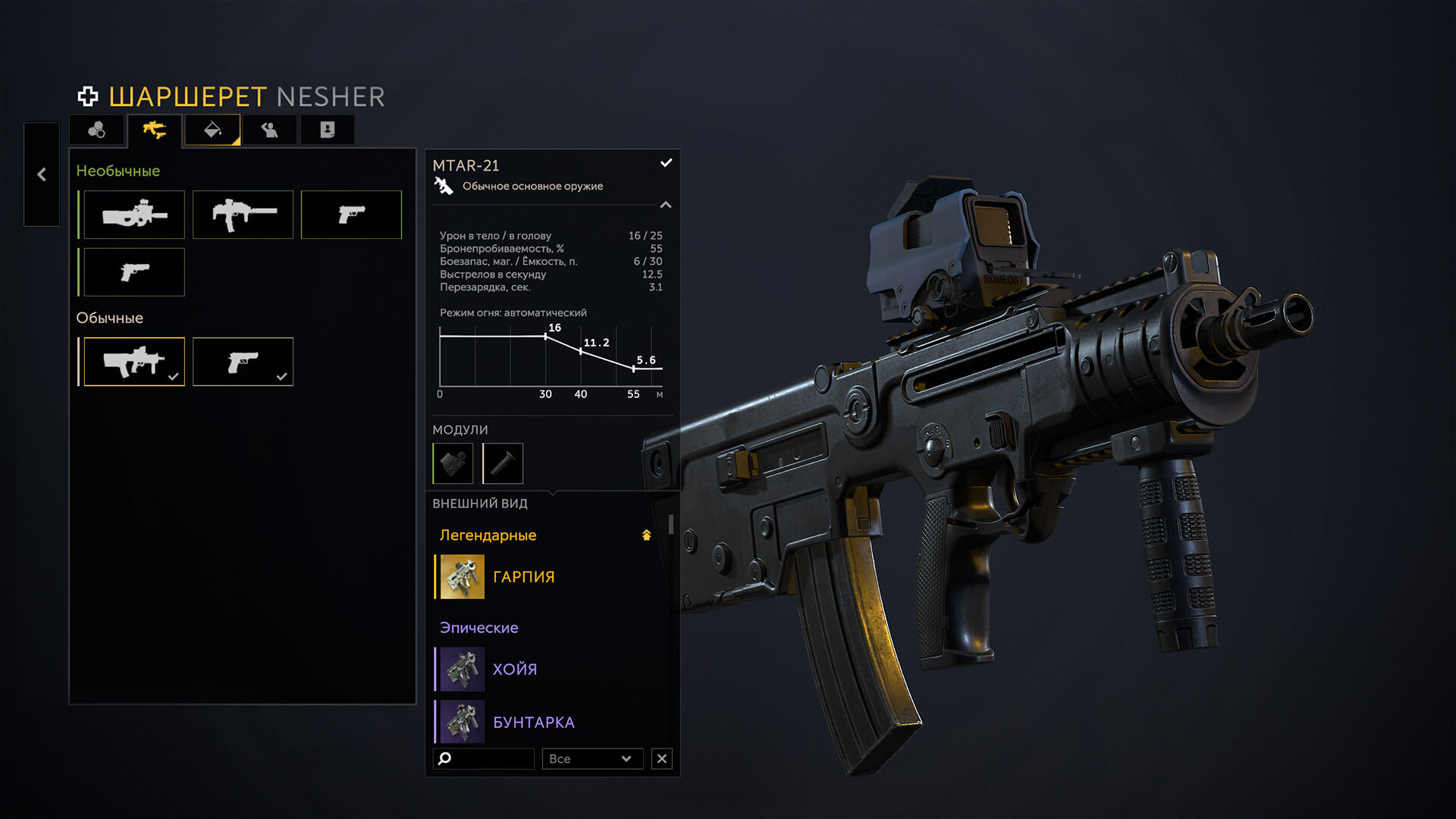This screenshot has height=819, width=1456.
Task: Click the back arrow on the left edge
Action: pos(42,175)
